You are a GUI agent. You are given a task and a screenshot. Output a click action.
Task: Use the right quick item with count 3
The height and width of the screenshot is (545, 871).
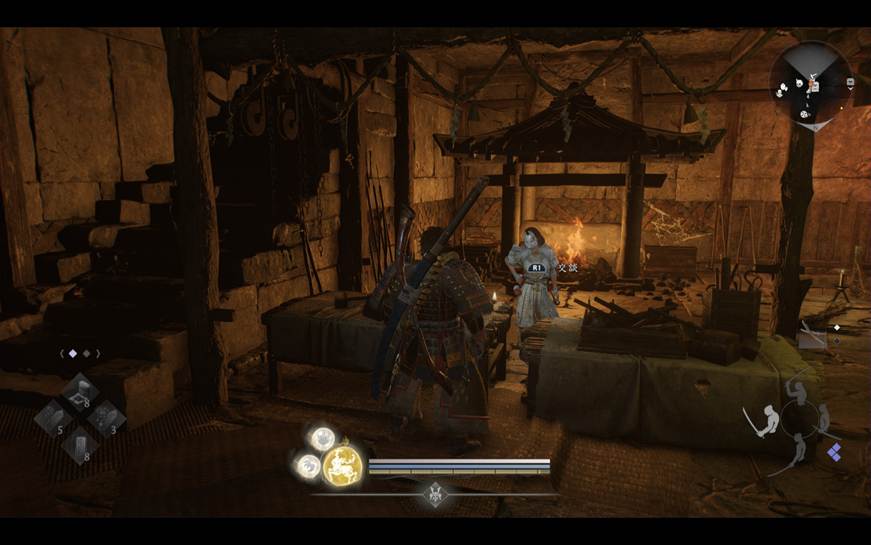pos(105,418)
